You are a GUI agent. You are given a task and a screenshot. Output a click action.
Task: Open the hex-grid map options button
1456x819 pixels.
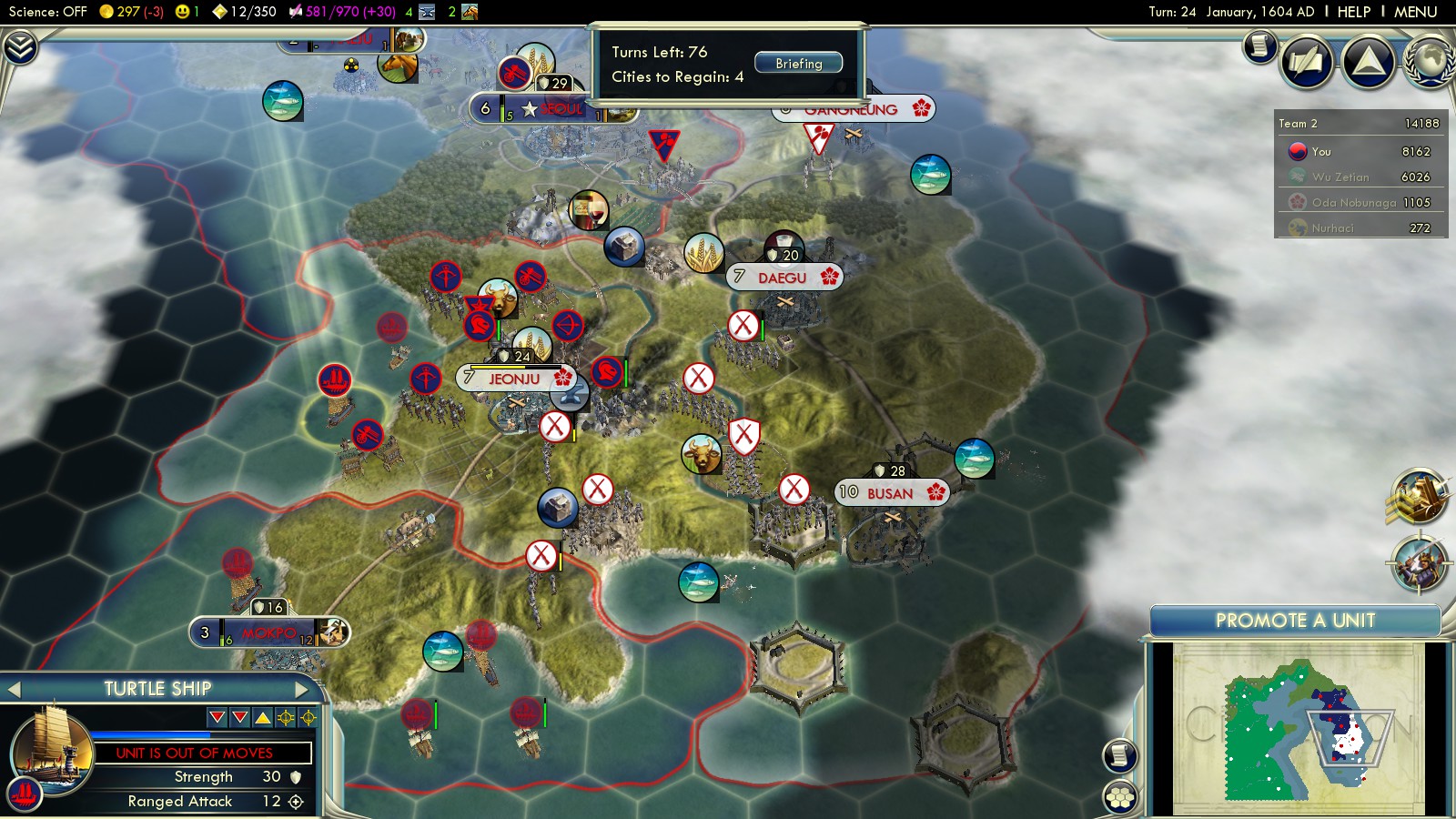tap(1120, 798)
